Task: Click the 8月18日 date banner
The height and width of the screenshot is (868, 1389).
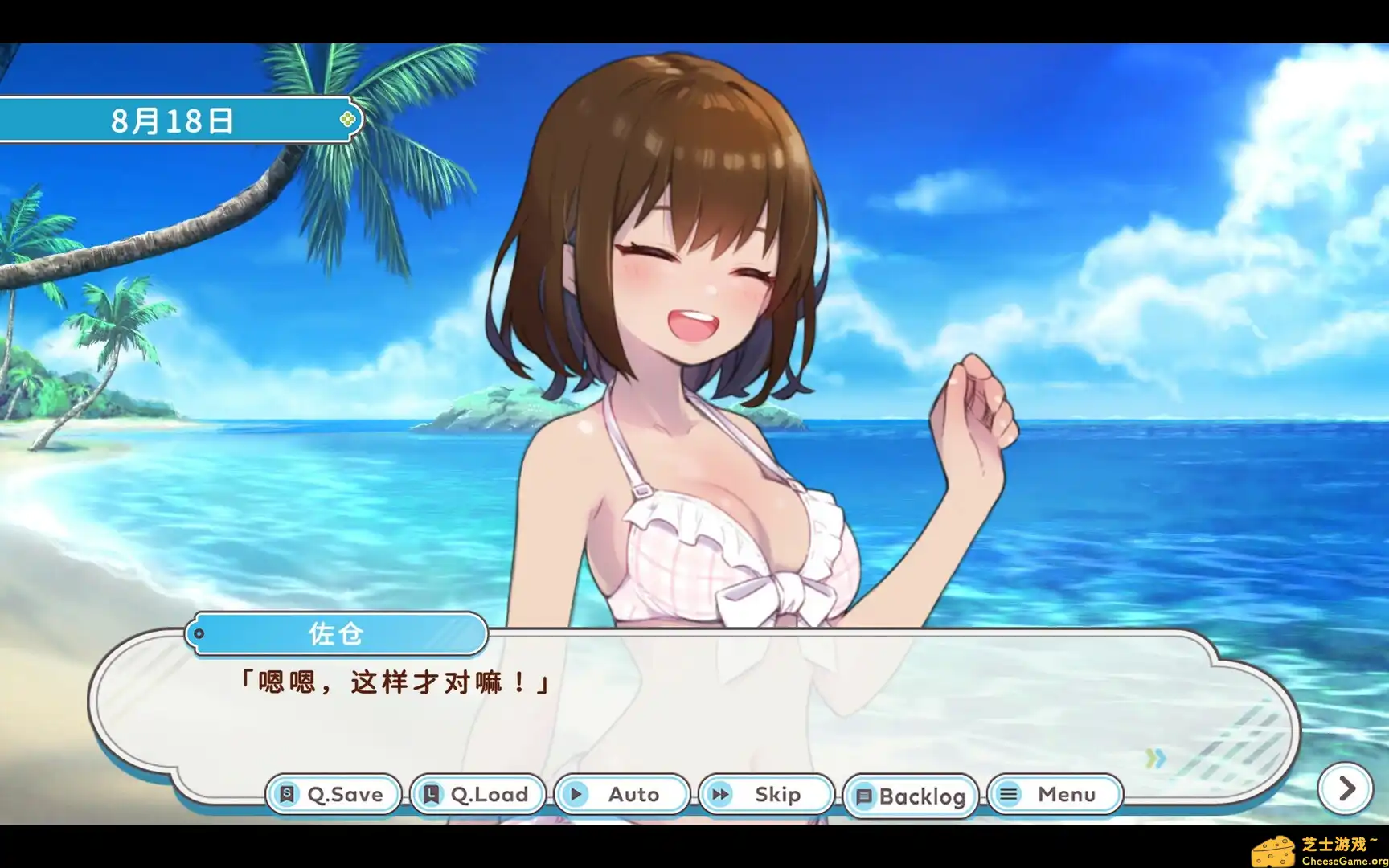Action: tap(171, 121)
